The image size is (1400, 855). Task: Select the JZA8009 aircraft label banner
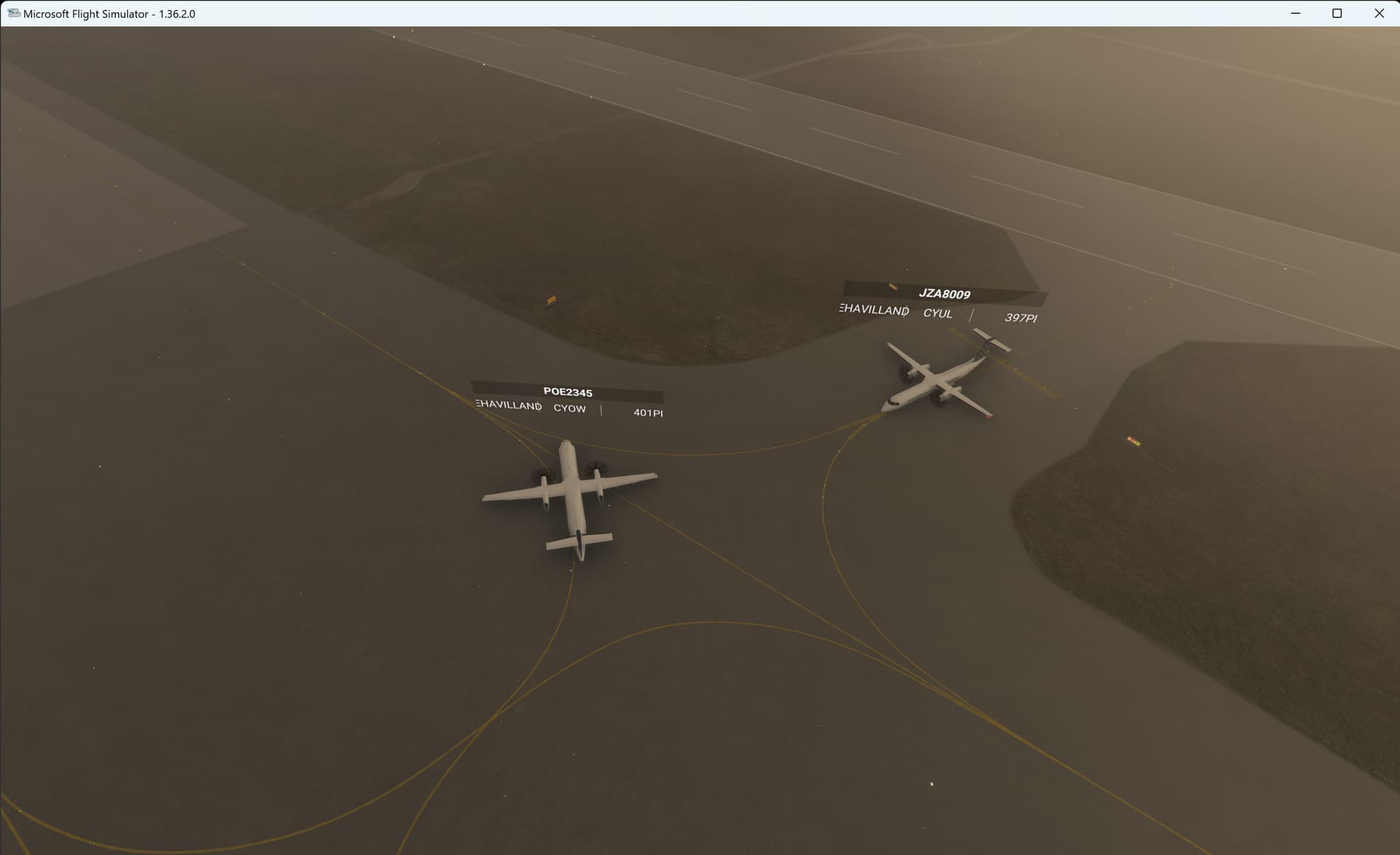pyautogui.click(x=945, y=295)
